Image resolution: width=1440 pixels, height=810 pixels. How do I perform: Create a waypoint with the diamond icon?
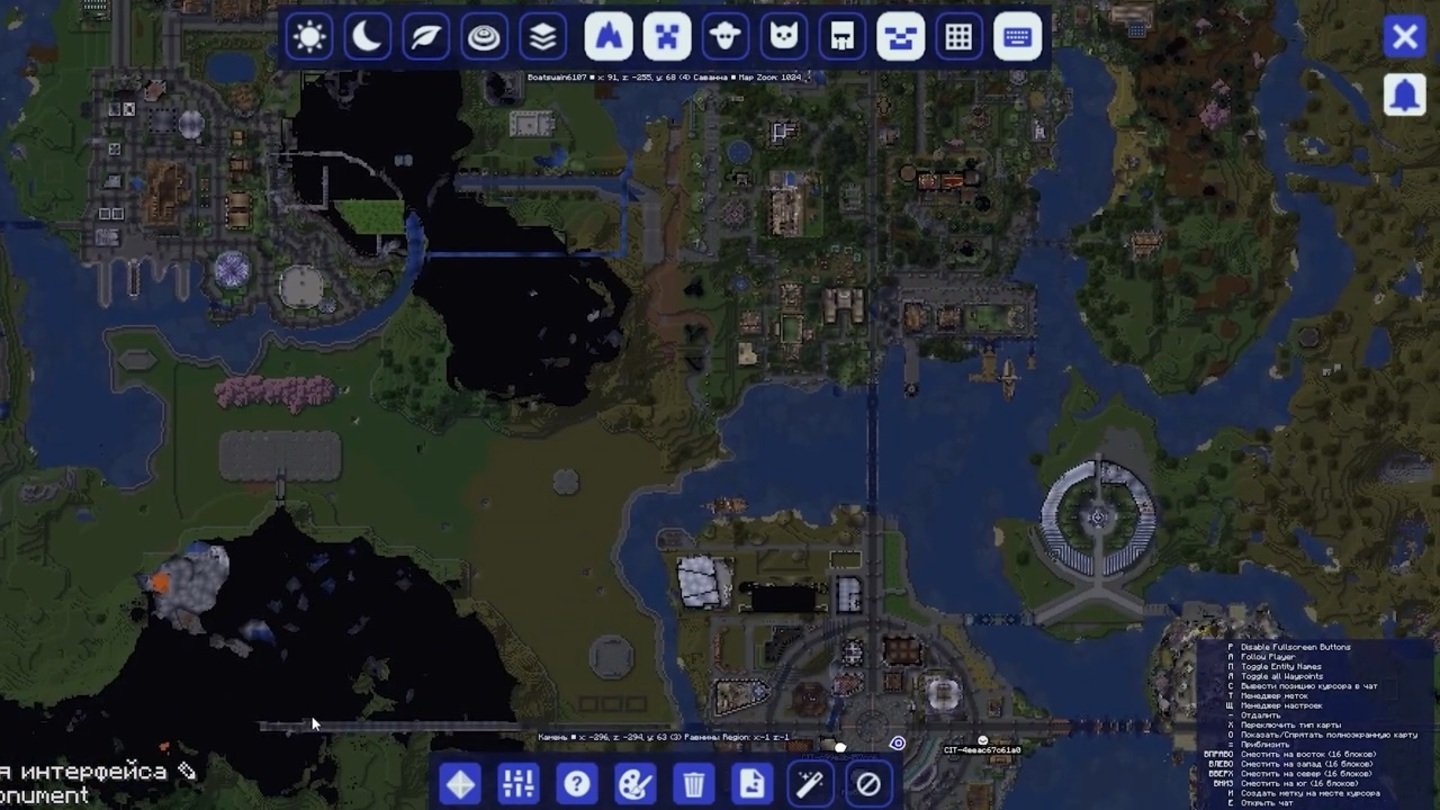coord(461,785)
